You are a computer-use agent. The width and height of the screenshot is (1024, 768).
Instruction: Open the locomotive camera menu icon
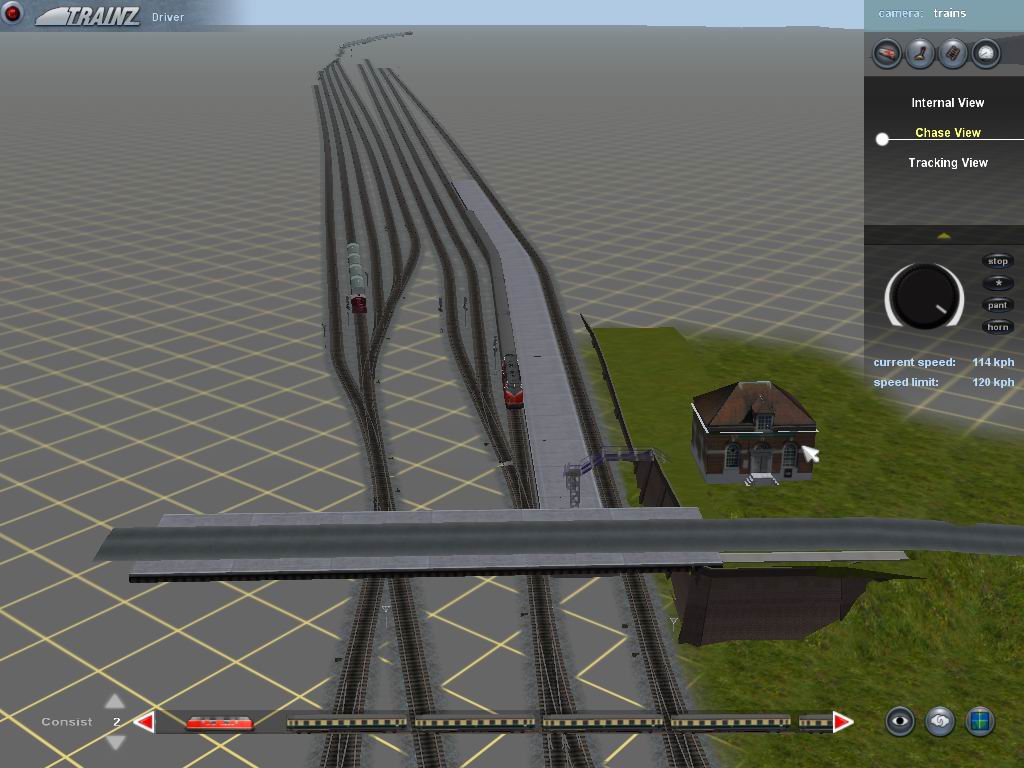click(x=886, y=53)
